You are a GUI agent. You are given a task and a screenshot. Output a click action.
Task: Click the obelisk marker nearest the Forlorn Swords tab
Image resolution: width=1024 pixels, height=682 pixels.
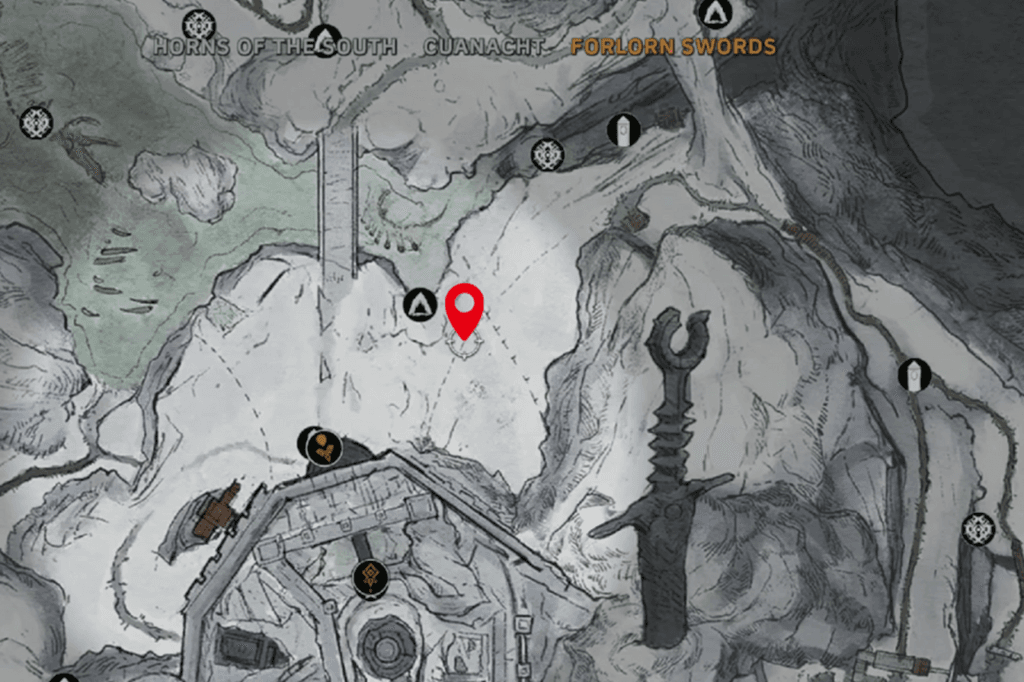click(x=623, y=130)
